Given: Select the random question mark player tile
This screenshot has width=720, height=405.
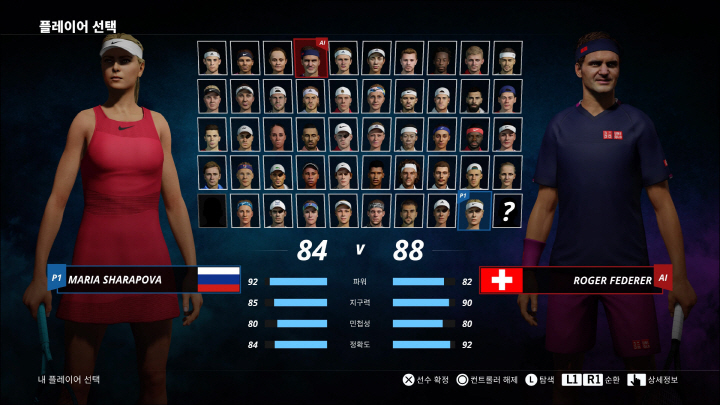Looking at the screenshot, I should (508, 212).
